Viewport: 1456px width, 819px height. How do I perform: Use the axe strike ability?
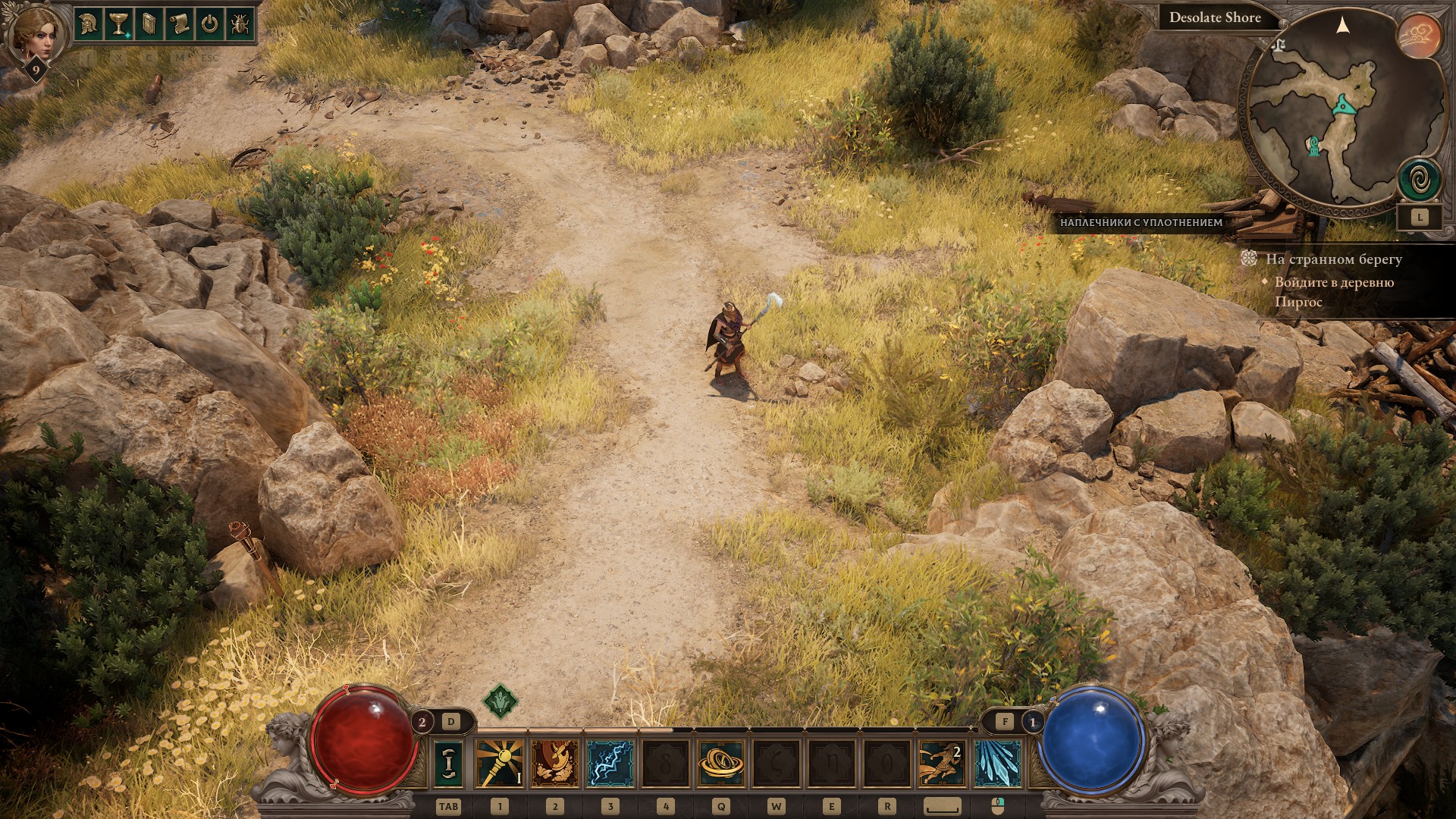pyautogui.click(x=554, y=764)
